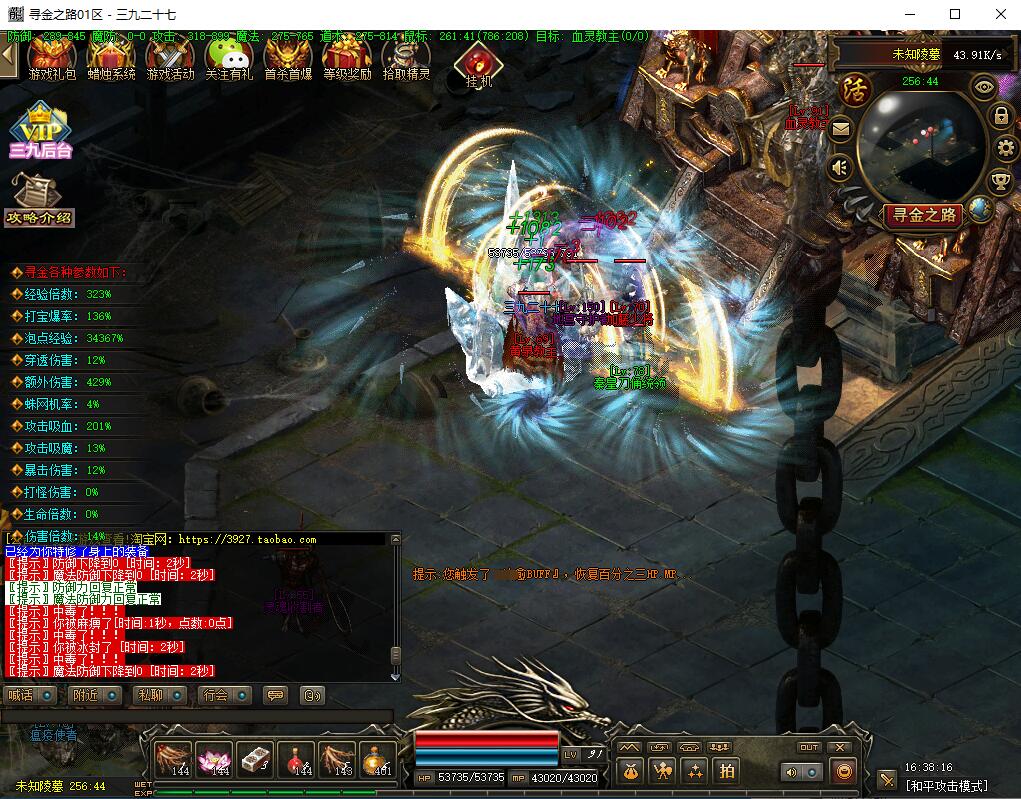Open the 游戏礼包 gift pack icon
This screenshot has height=799, width=1021.
click(x=52, y=58)
